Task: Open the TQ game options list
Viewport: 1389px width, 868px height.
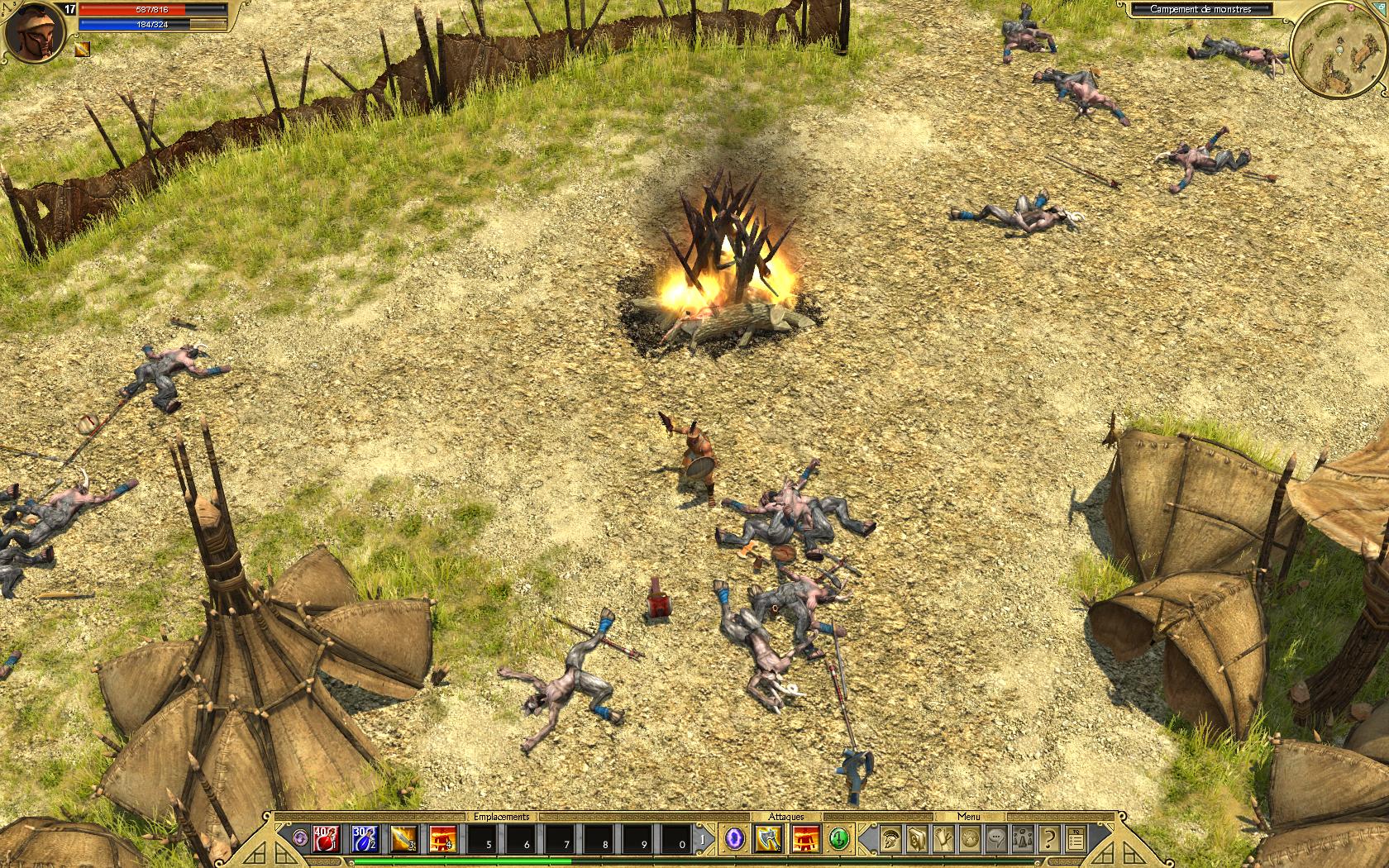Action: 1075,839
